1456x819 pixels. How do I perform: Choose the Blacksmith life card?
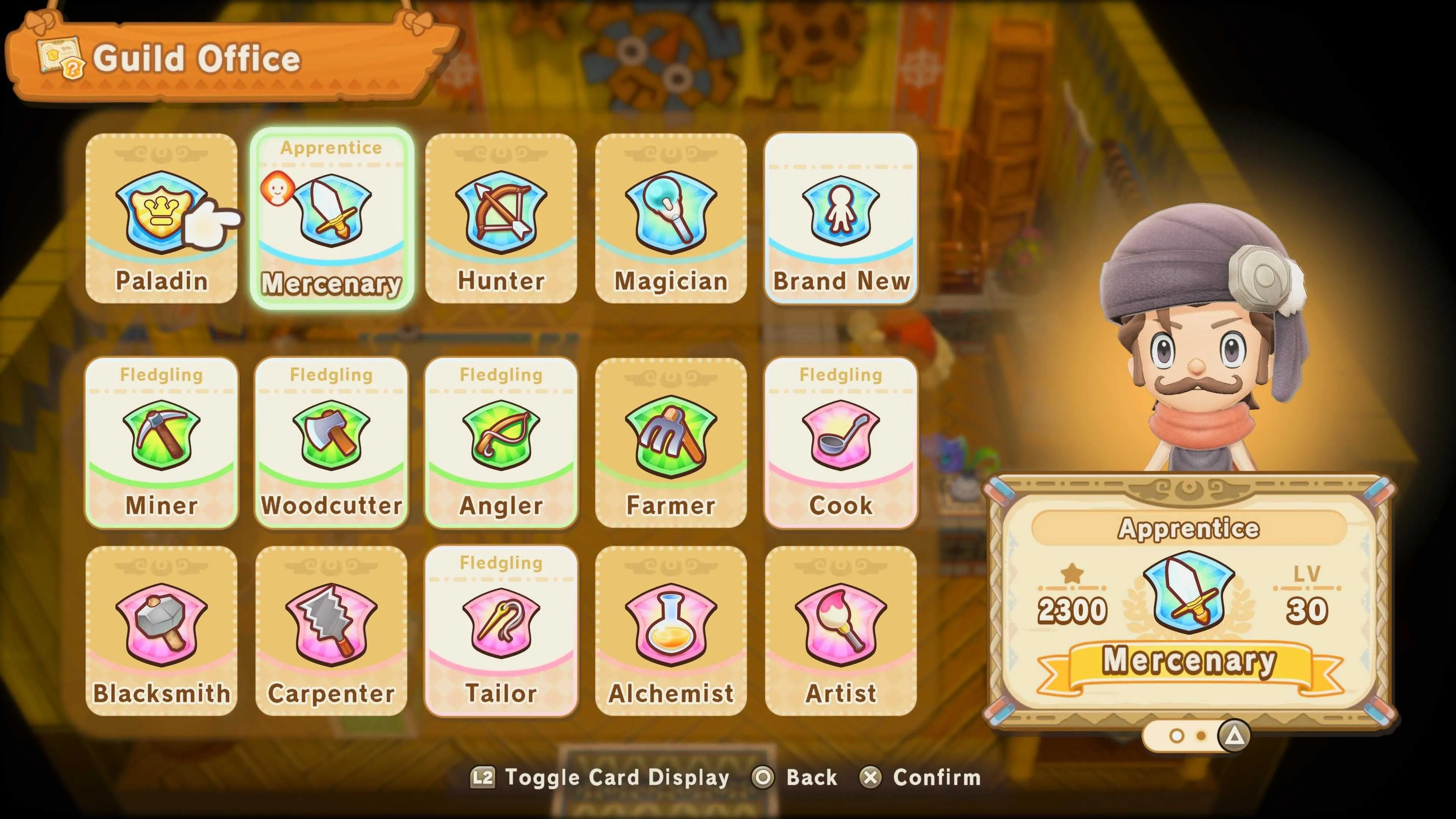pos(161,630)
